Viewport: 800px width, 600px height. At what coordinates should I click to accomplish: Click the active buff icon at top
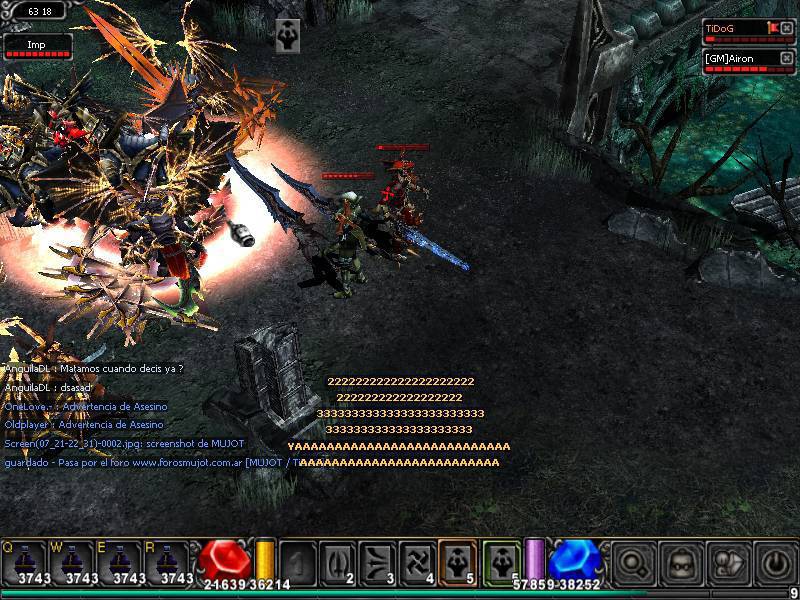(288, 33)
